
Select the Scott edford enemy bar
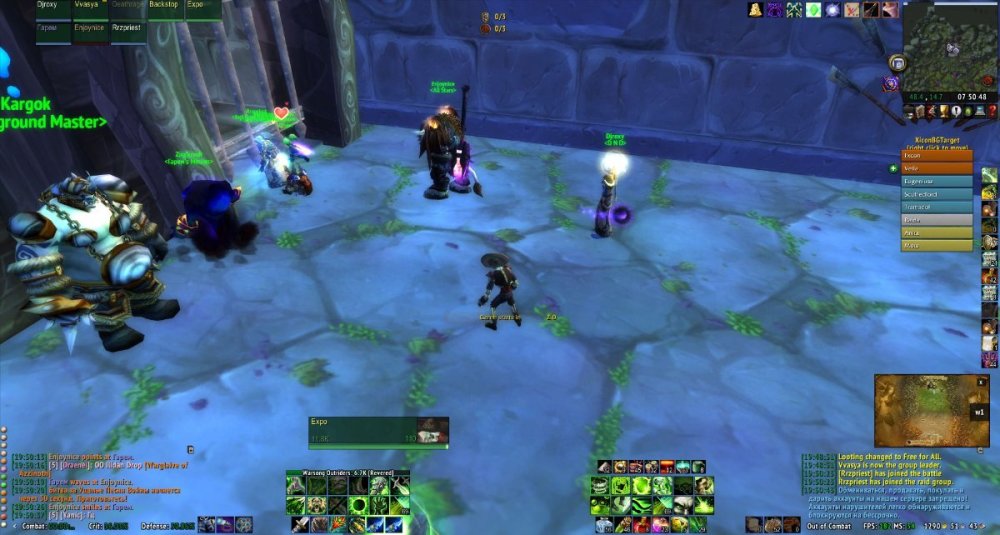tap(936, 194)
